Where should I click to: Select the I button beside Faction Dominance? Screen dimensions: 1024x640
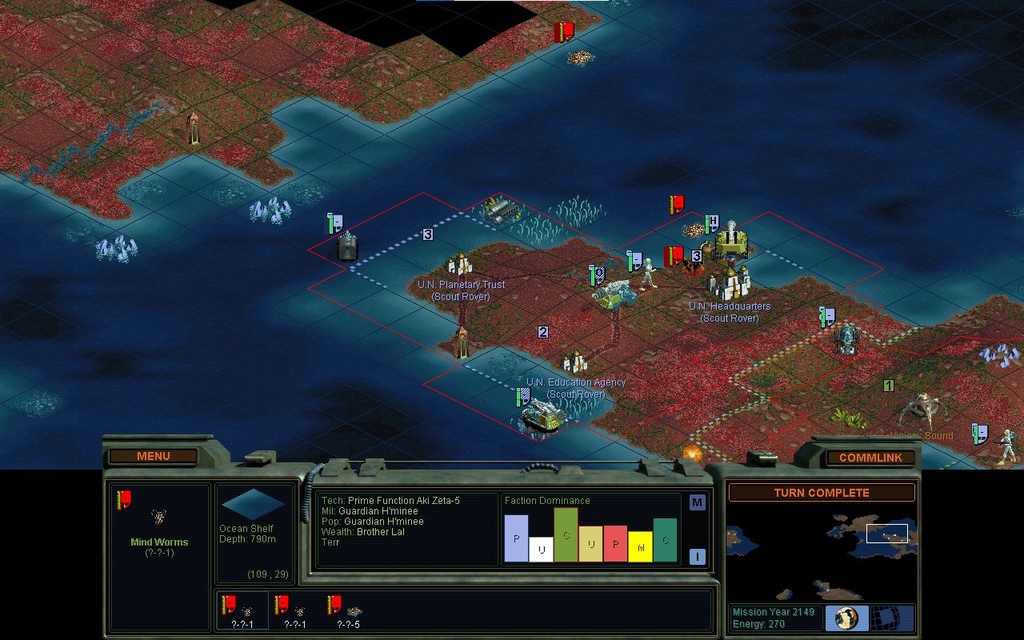point(697,556)
